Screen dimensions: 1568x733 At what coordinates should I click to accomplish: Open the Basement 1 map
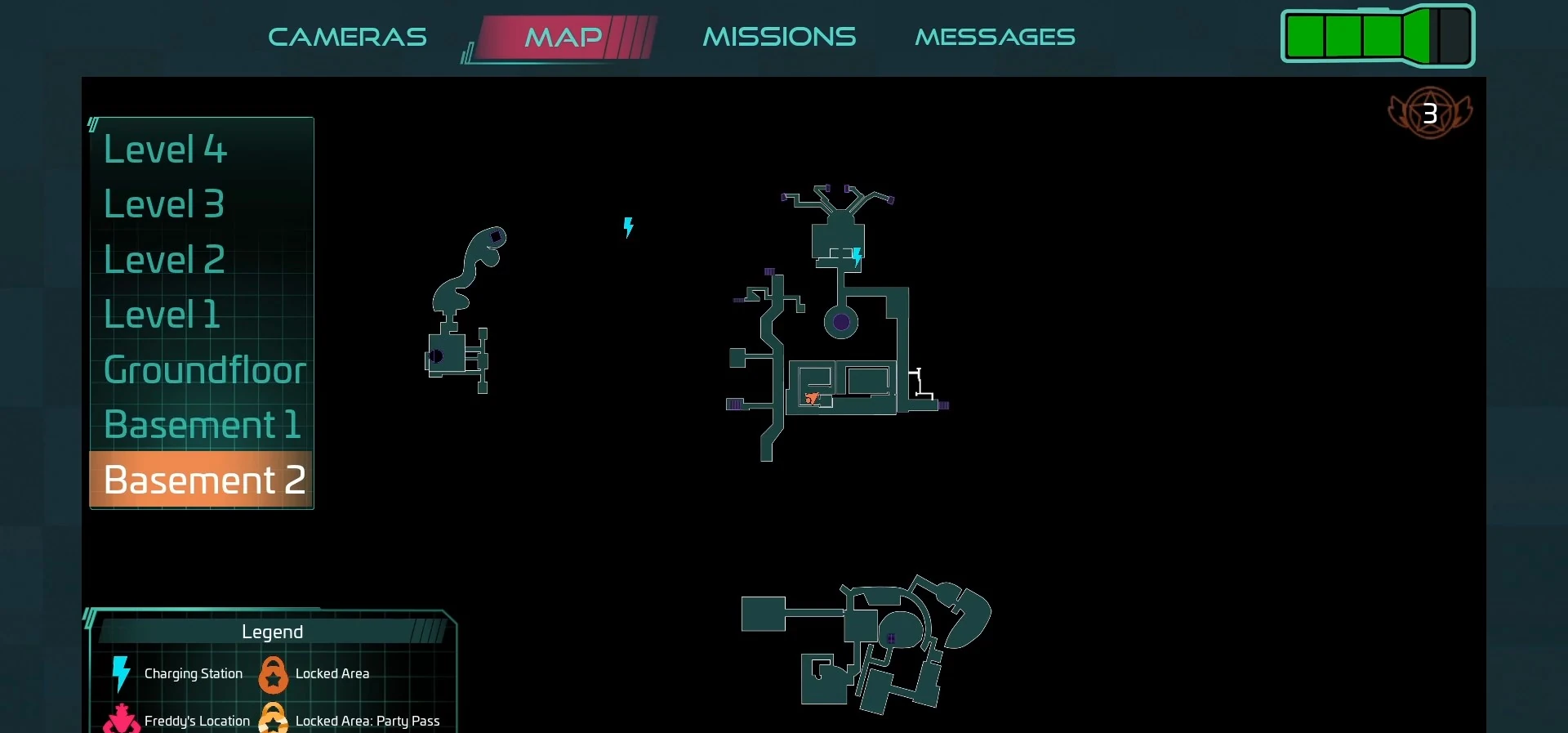tap(202, 424)
